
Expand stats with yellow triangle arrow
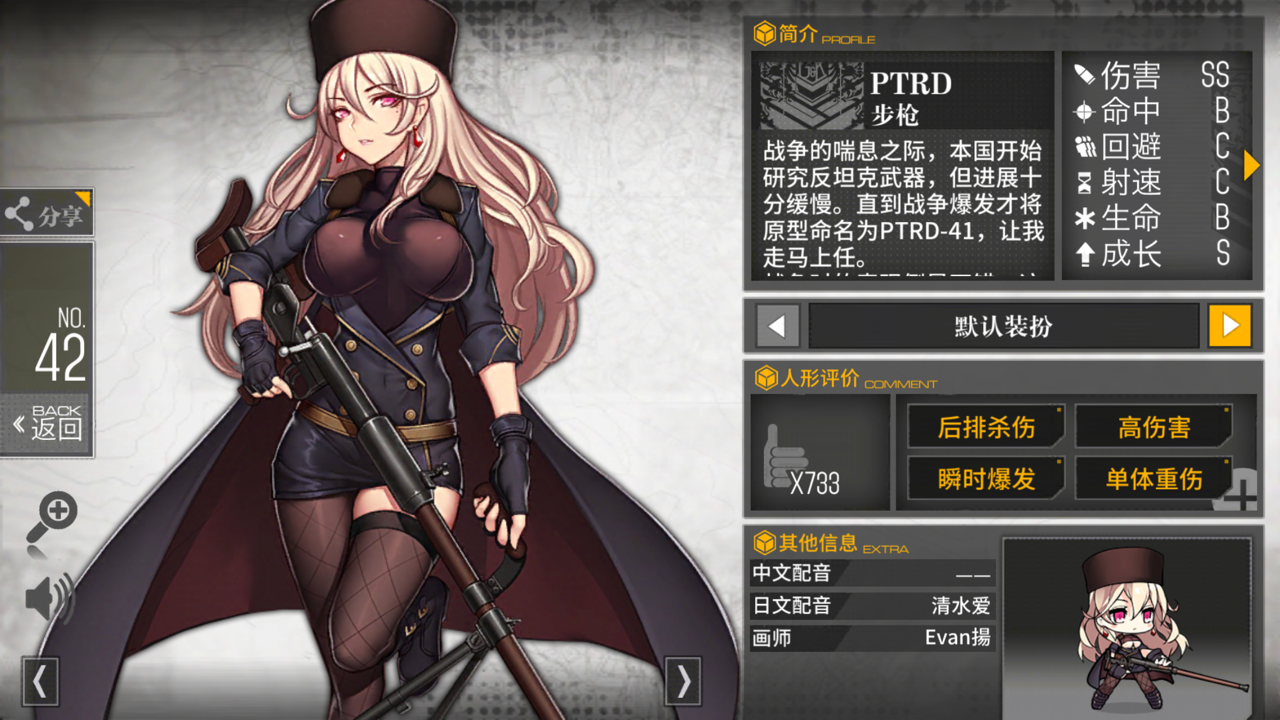tap(1251, 165)
